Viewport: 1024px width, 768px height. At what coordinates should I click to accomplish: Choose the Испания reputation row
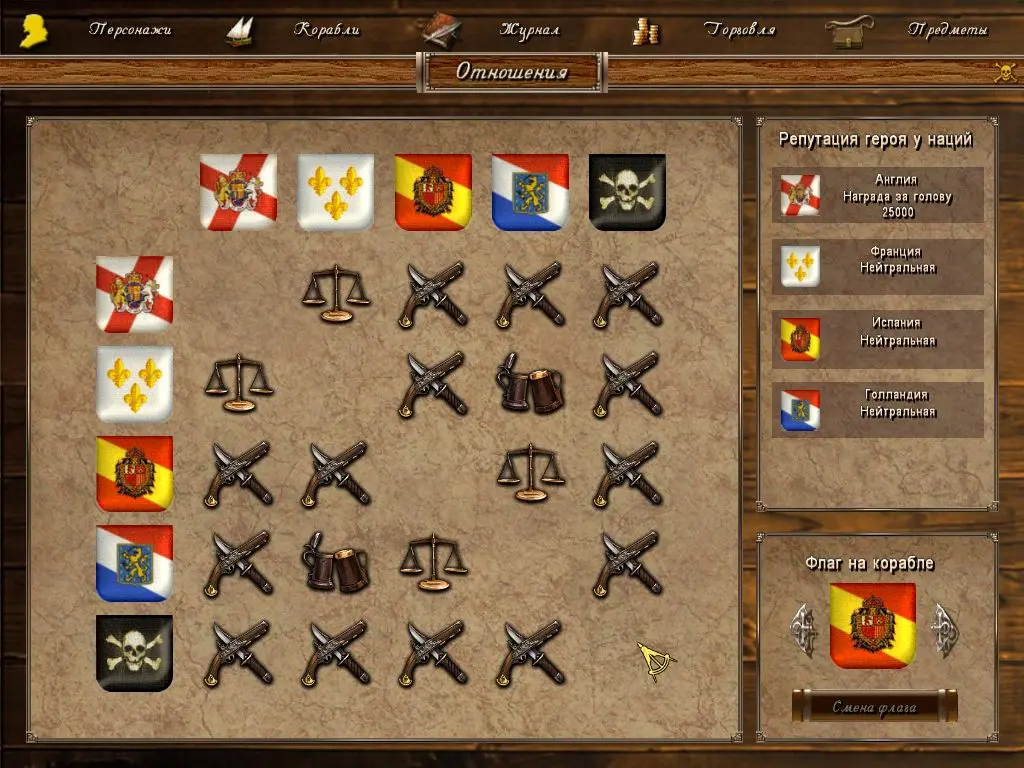pos(877,339)
